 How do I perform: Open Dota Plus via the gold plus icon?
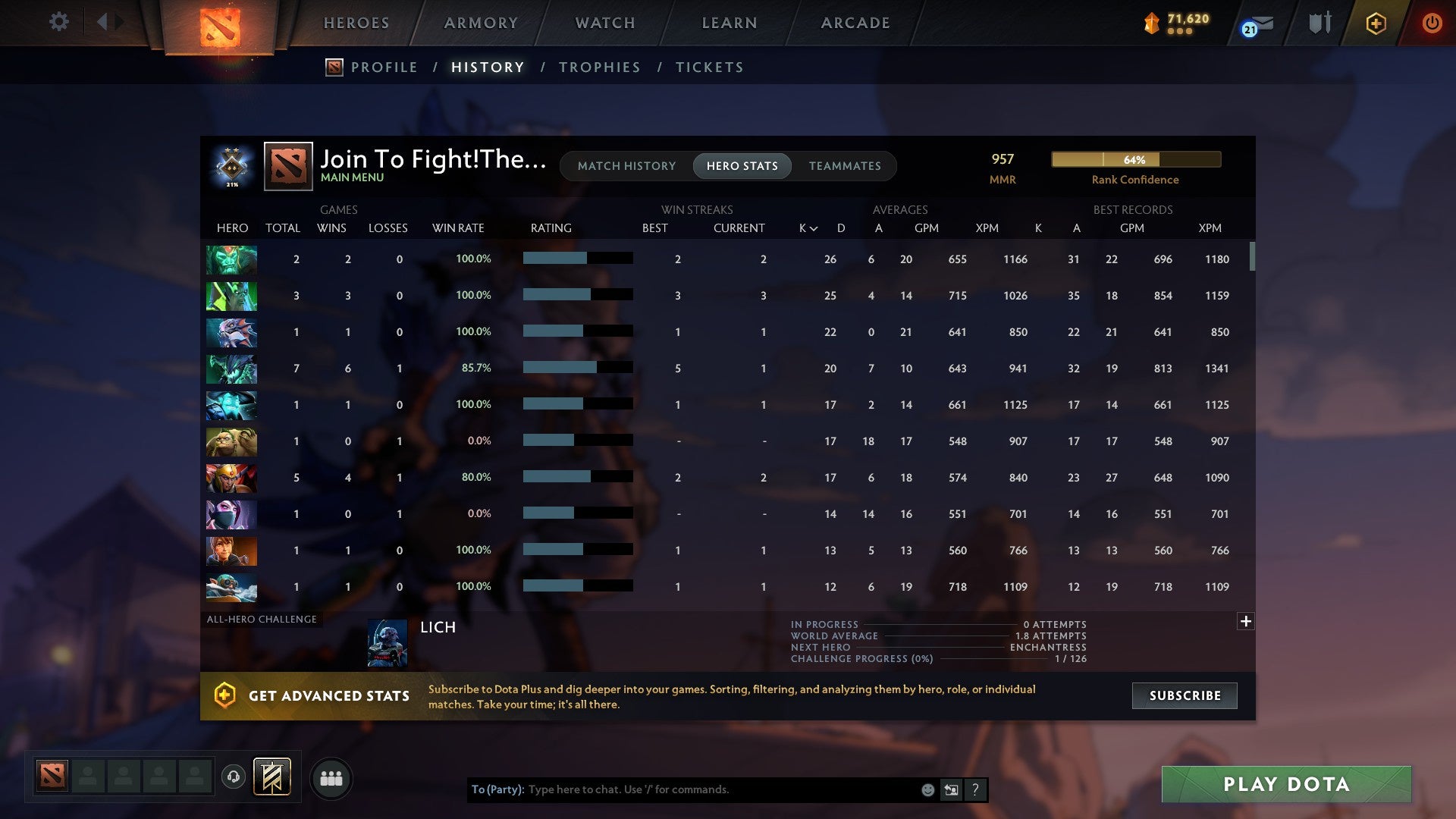(1376, 23)
